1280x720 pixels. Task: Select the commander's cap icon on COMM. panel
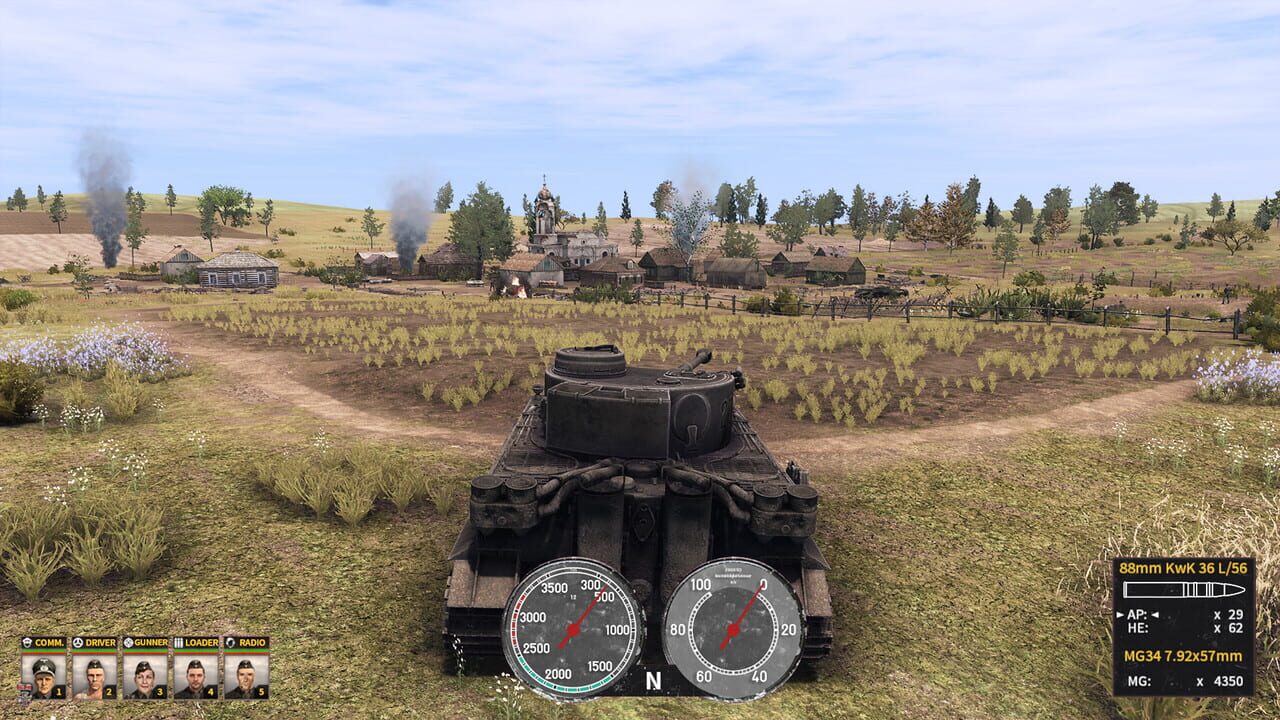(x=27, y=642)
